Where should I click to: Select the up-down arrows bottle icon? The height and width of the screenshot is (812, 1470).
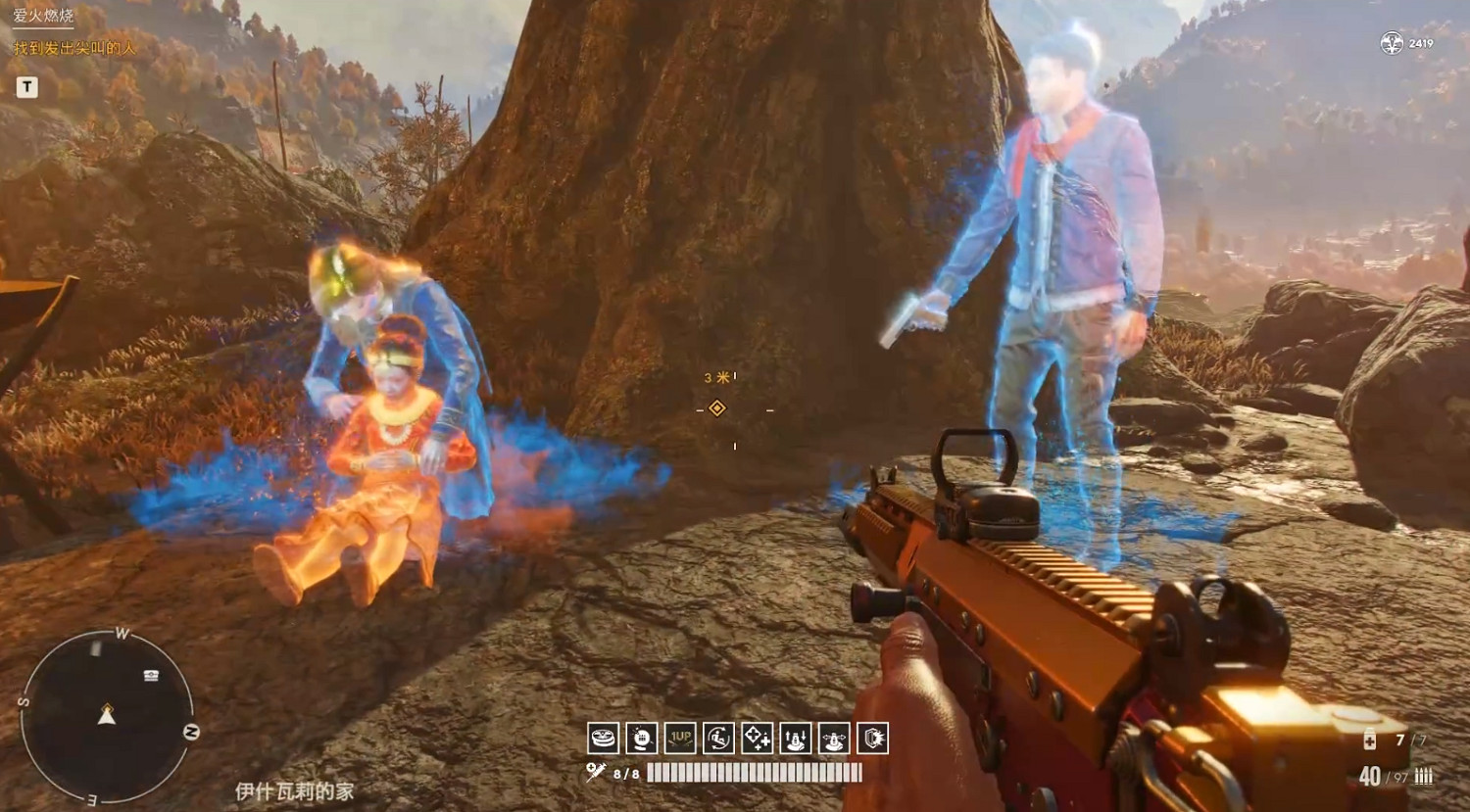tap(795, 738)
